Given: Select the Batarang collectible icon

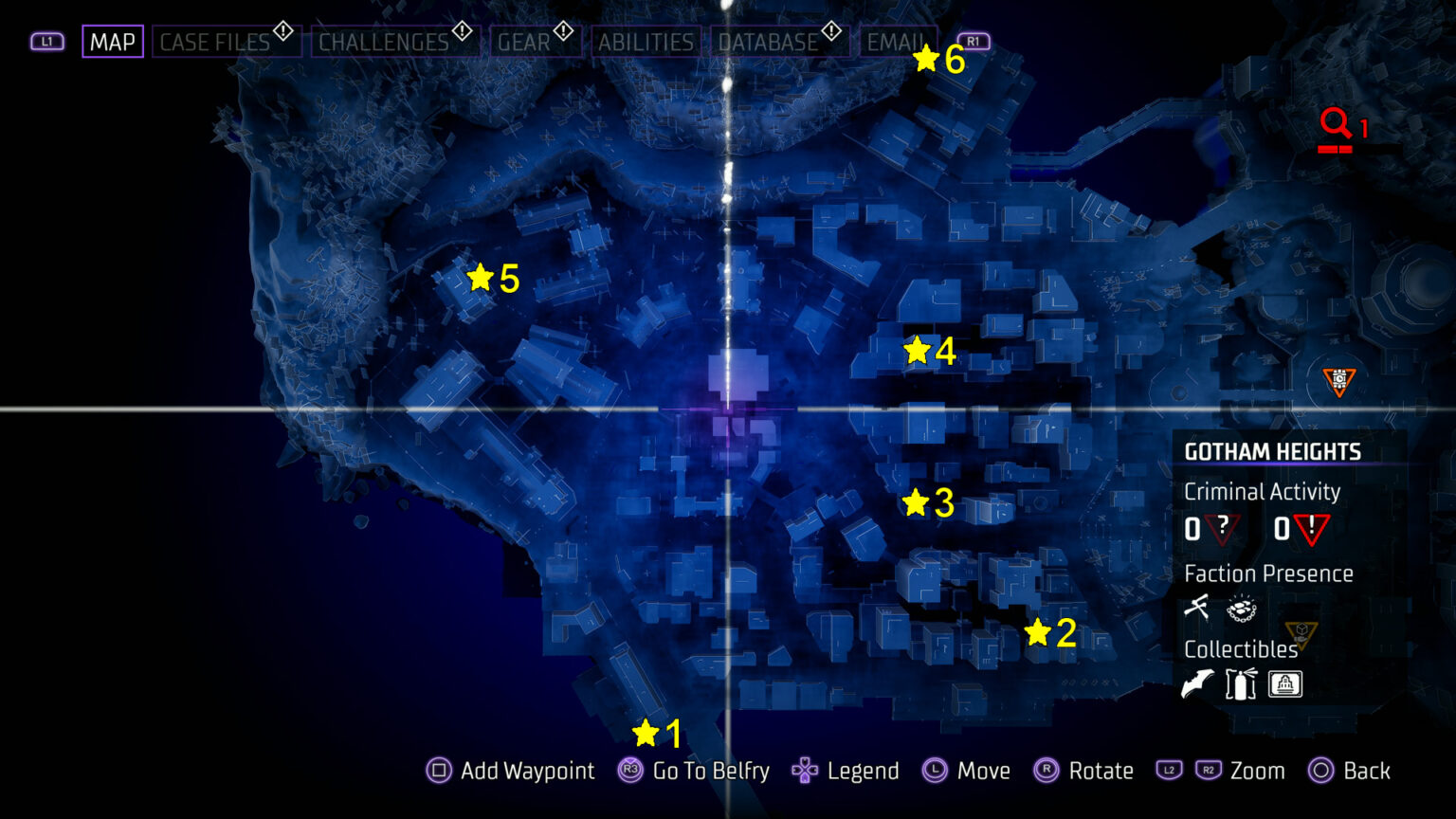Looking at the screenshot, I should coord(1196,684).
